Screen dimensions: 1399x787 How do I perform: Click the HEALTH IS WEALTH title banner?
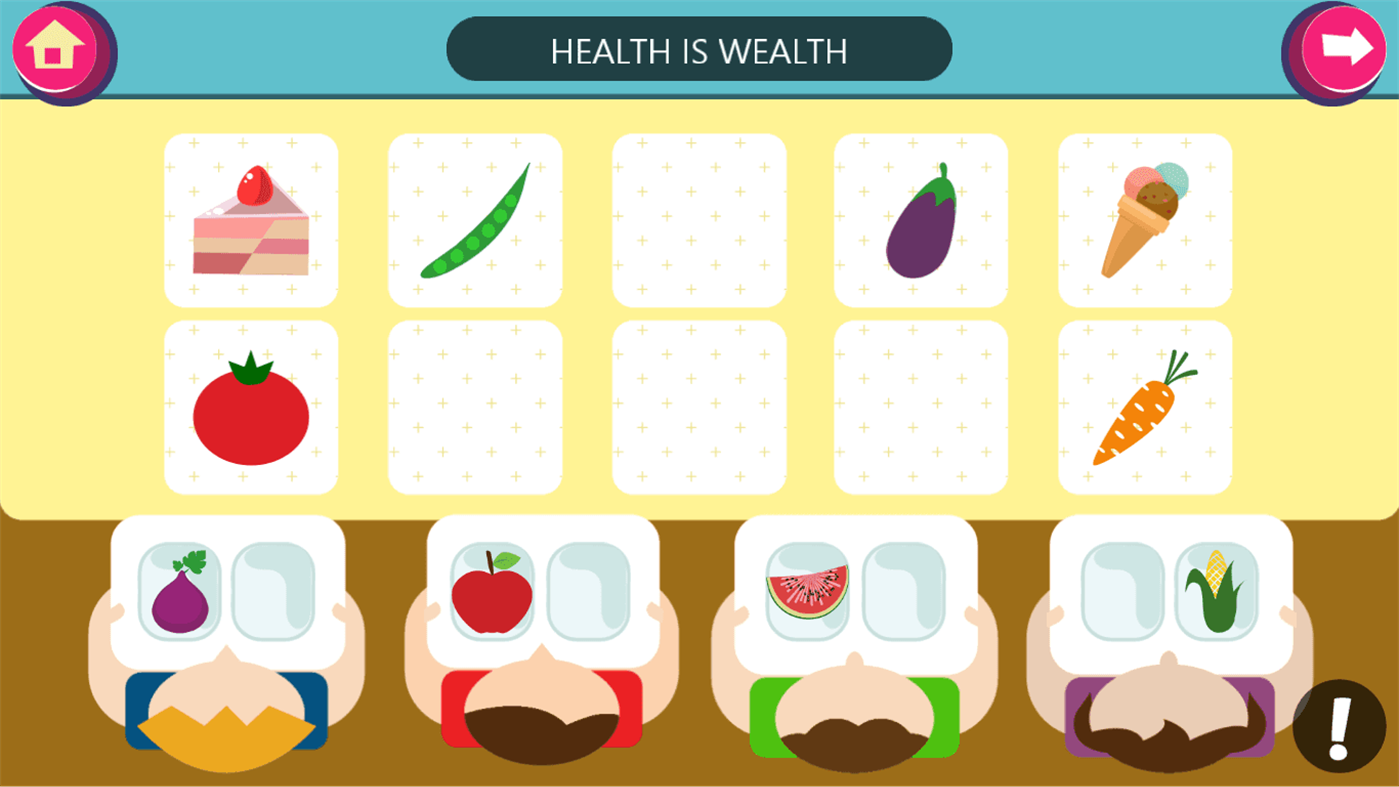pos(699,49)
